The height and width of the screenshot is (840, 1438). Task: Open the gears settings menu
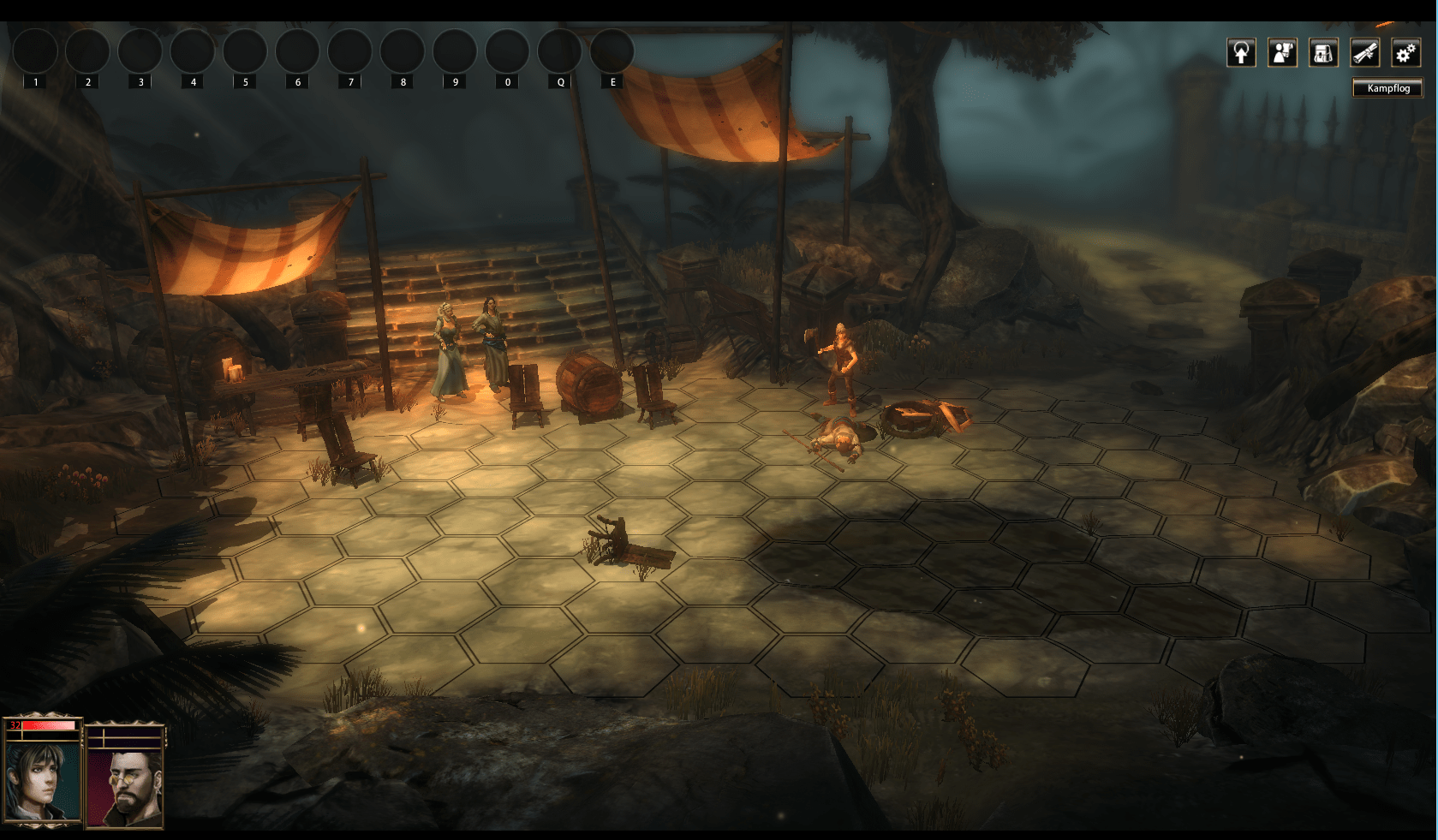point(1405,53)
